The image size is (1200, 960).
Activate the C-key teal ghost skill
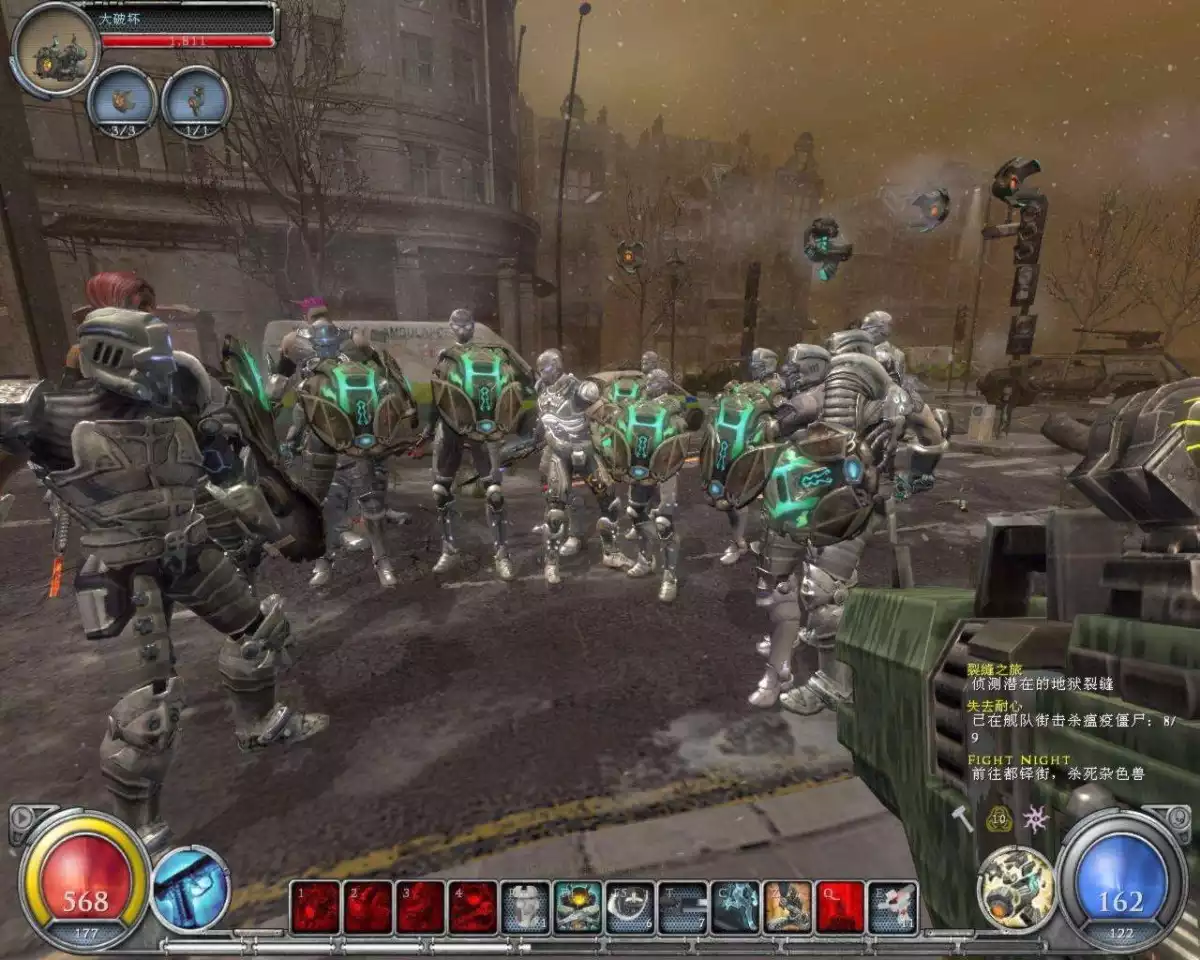pos(735,907)
